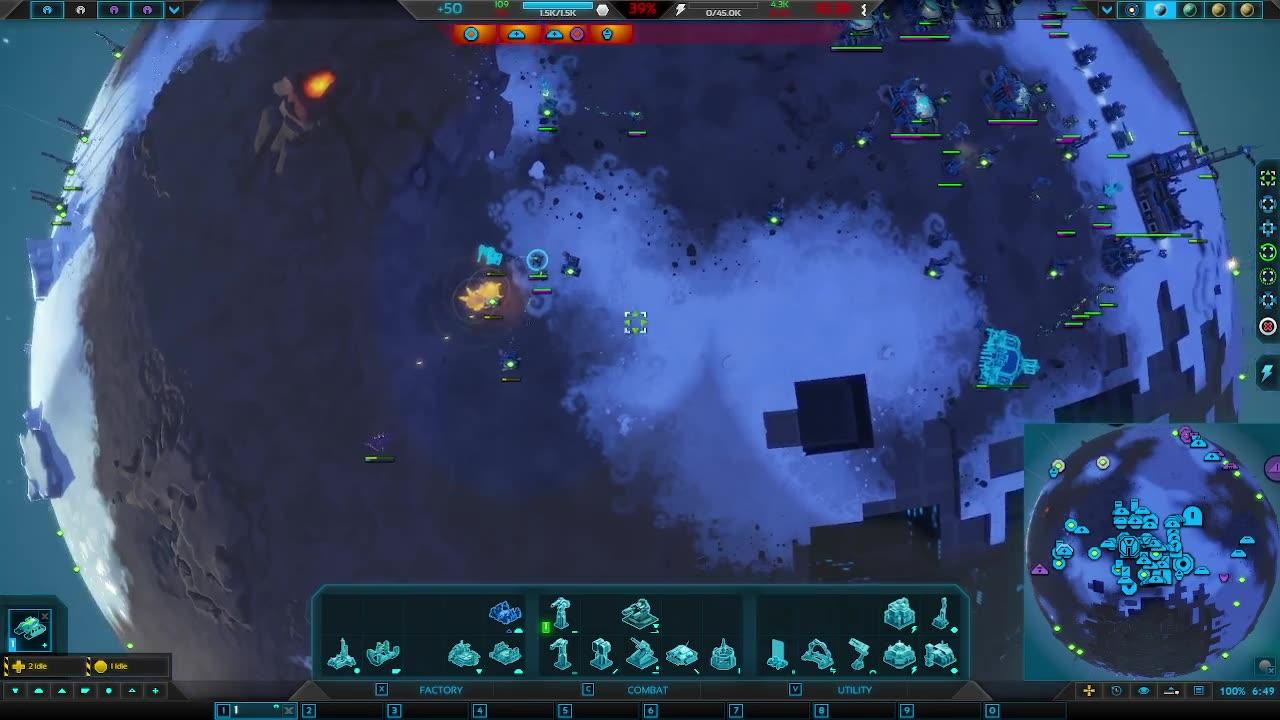The width and height of the screenshot is (1280, 720).
Task: Open the chevron dropdown next to the planet selector
Action: coord(1106,11)
